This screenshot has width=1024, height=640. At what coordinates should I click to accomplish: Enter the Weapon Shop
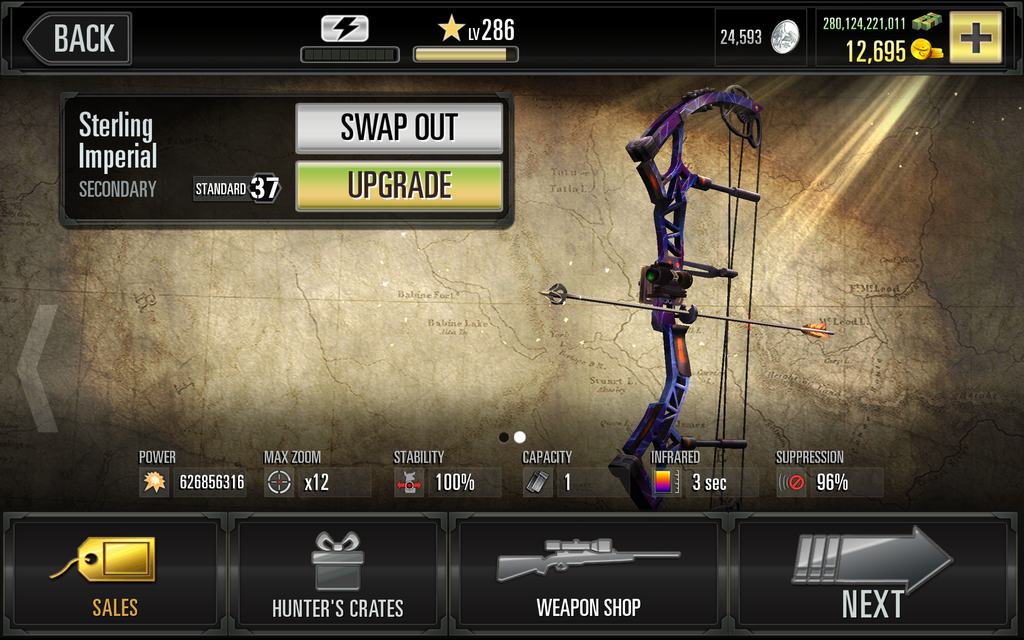(588, 573)
